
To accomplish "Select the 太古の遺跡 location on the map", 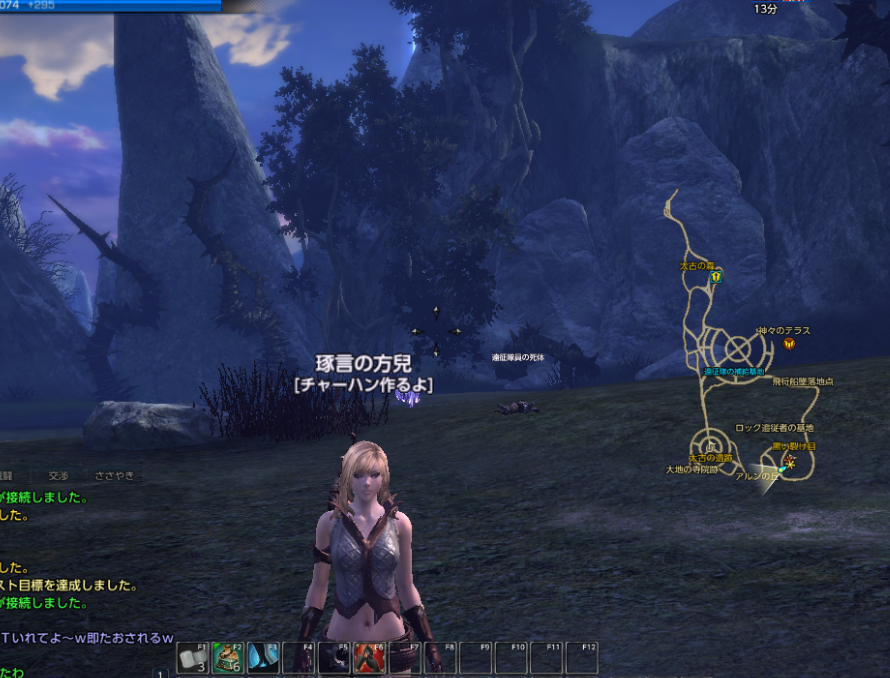I will pyautogui.click(x=711, y=457).
